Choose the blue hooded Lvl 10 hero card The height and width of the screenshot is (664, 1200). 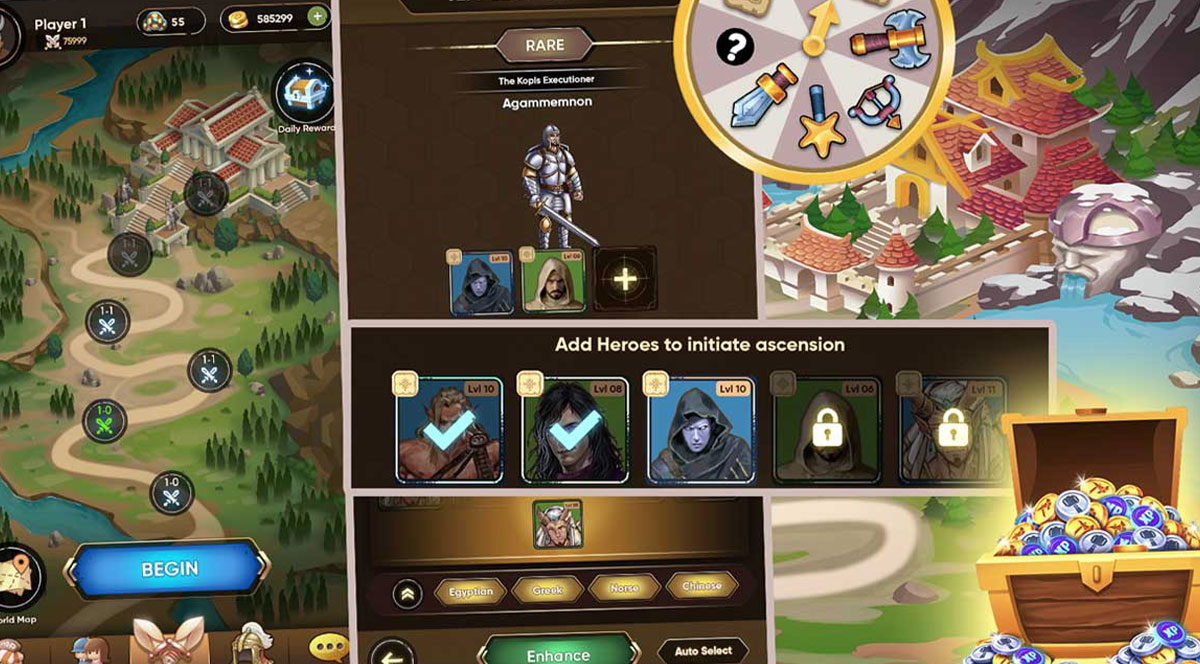point(698,429)
